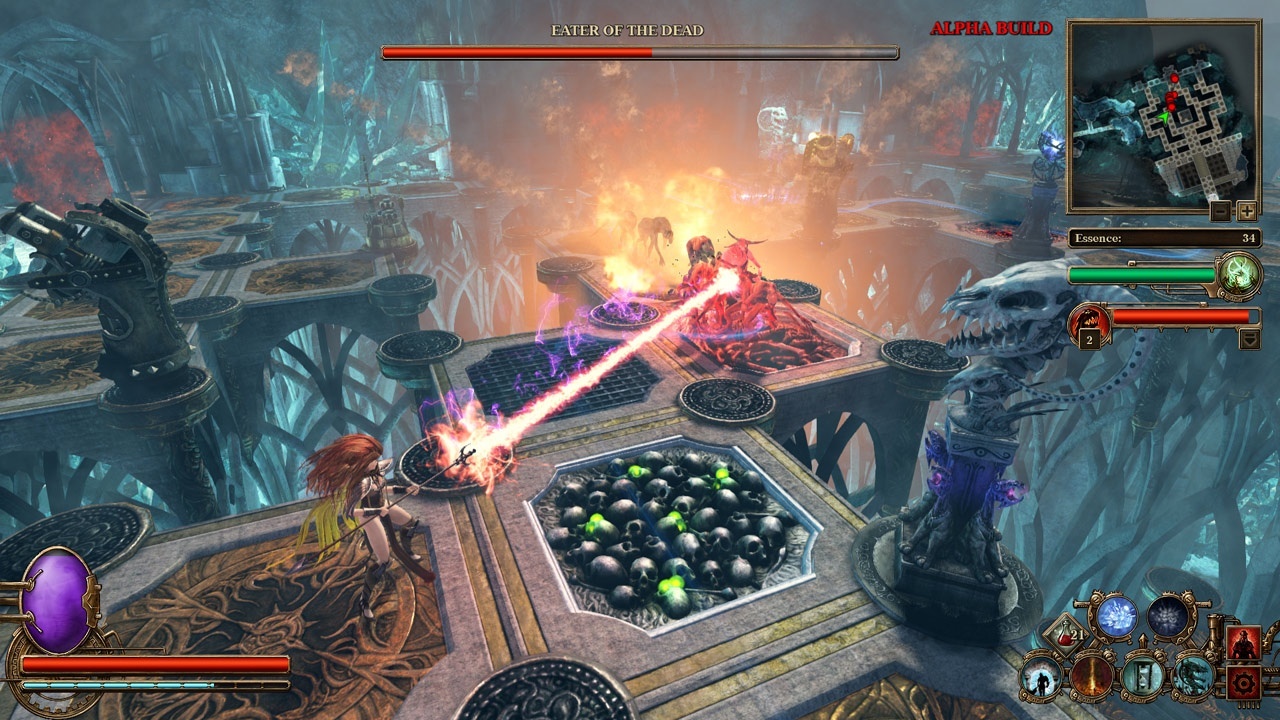1280x720 pixels.
Task: Click the purple portal orb in bottom-left corner
Action: [x=60, y=600]
